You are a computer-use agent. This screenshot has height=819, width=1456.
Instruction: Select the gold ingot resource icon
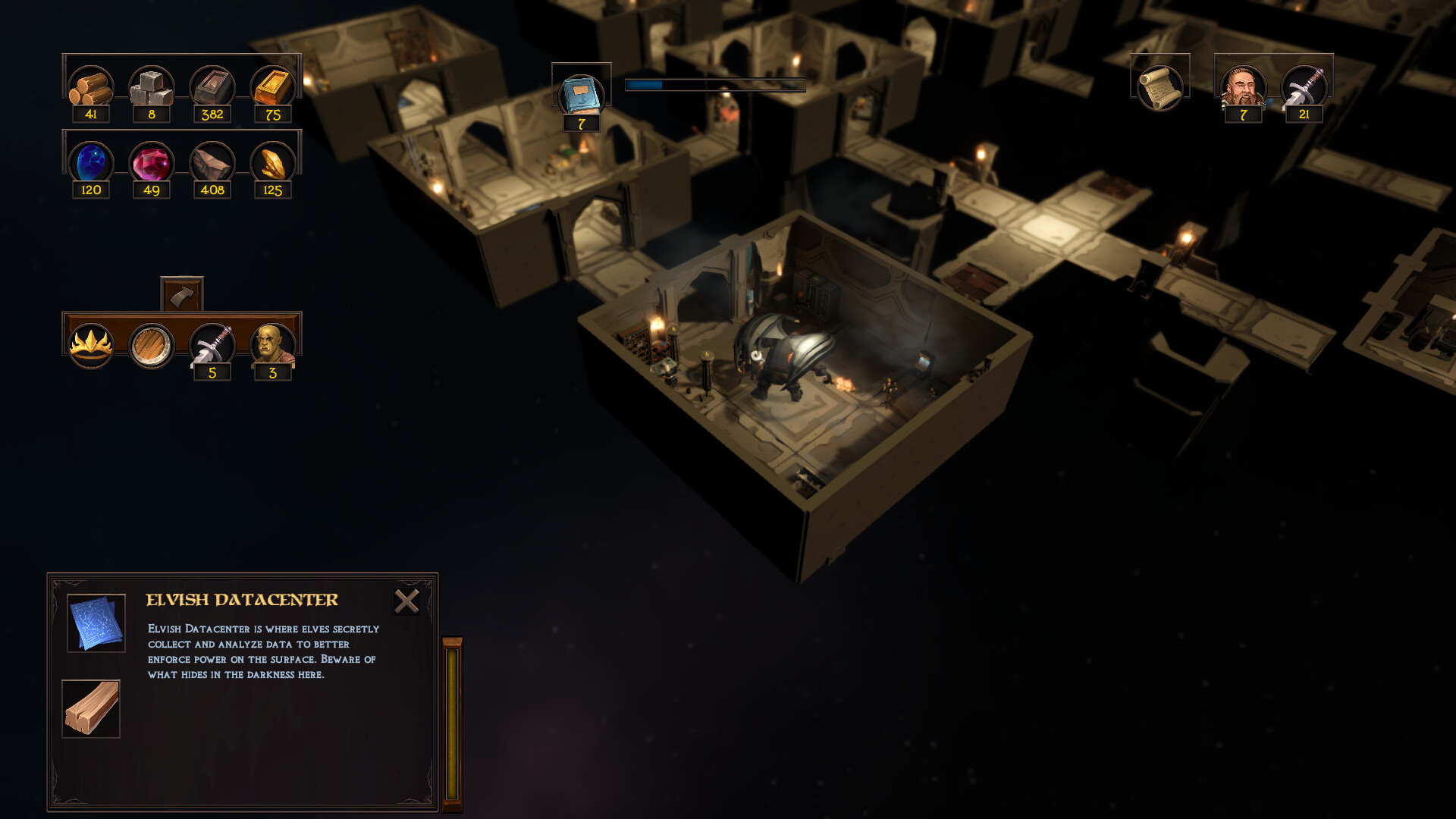click(x=274, y=89)
